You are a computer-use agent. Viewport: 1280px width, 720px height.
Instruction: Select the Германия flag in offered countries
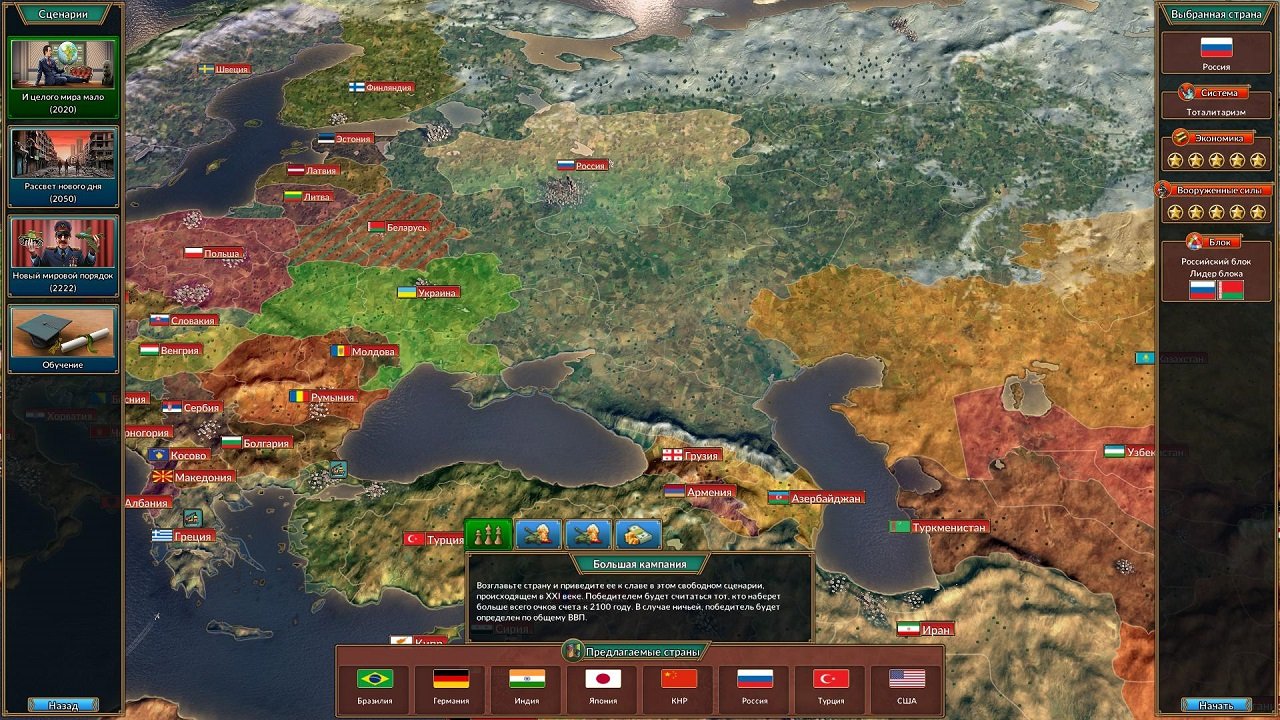click(451, 678)
